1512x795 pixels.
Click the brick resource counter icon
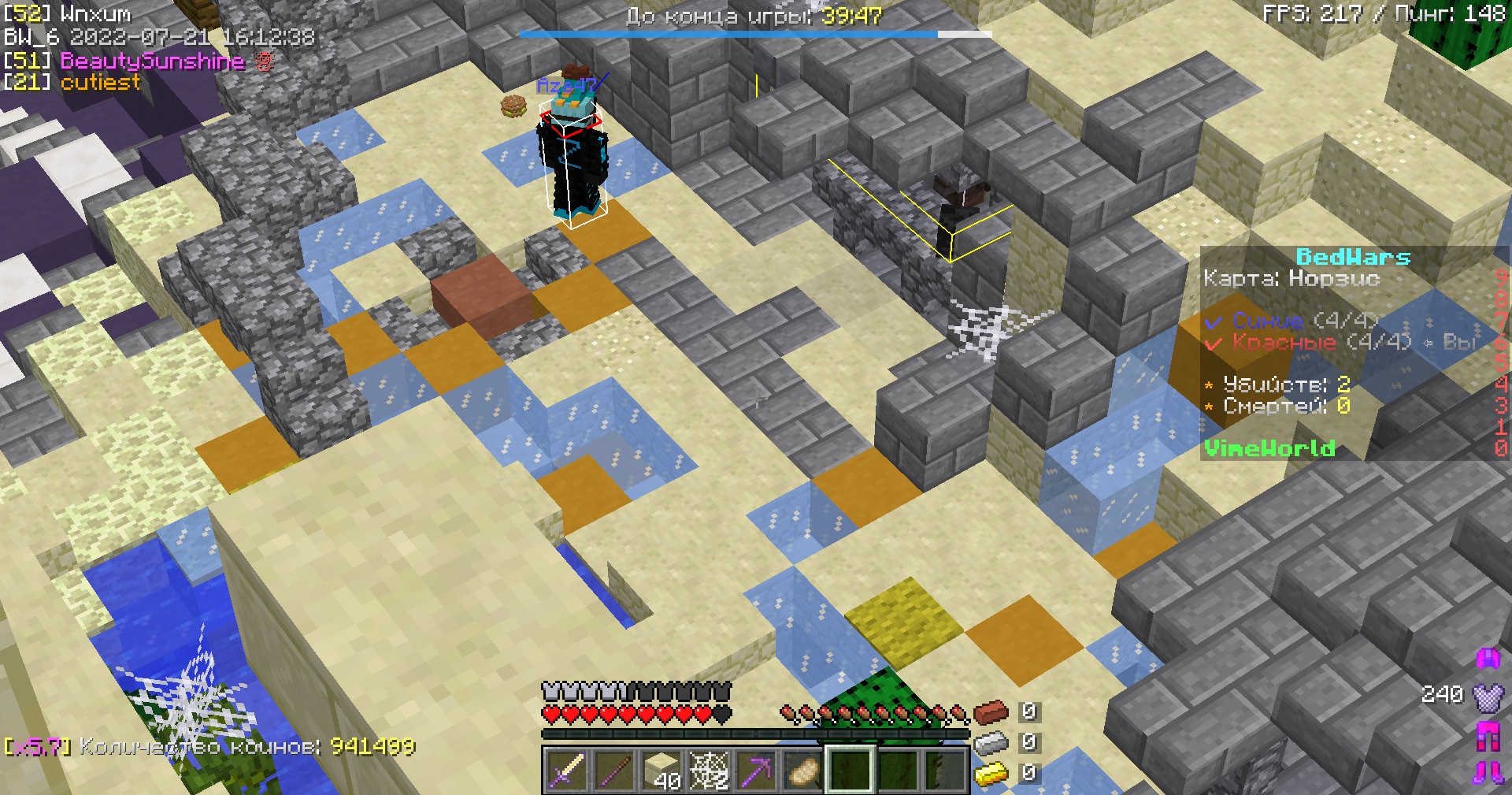click(x=991, y=712)
